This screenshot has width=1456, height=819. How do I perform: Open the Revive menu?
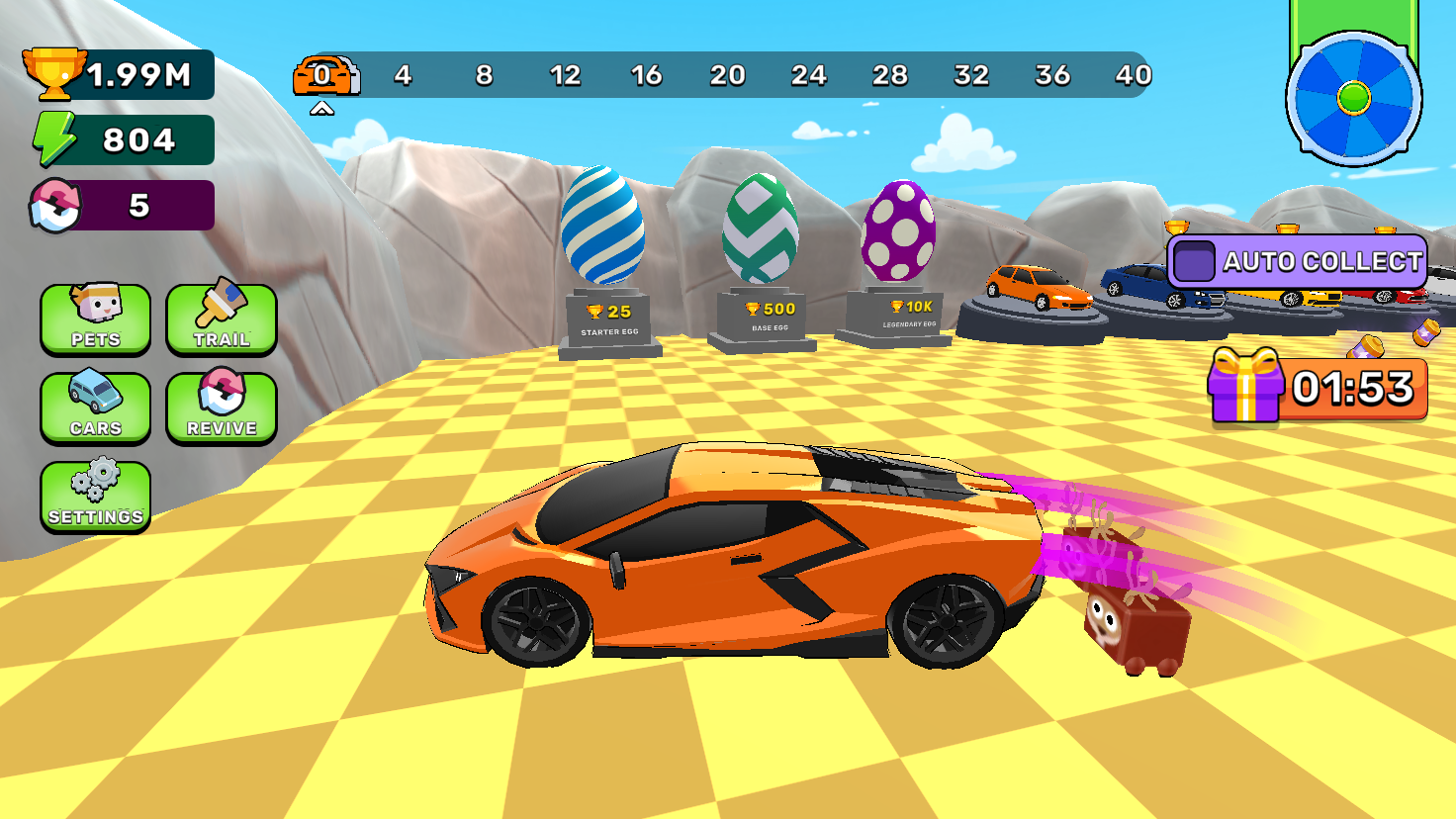coord(220,407)
